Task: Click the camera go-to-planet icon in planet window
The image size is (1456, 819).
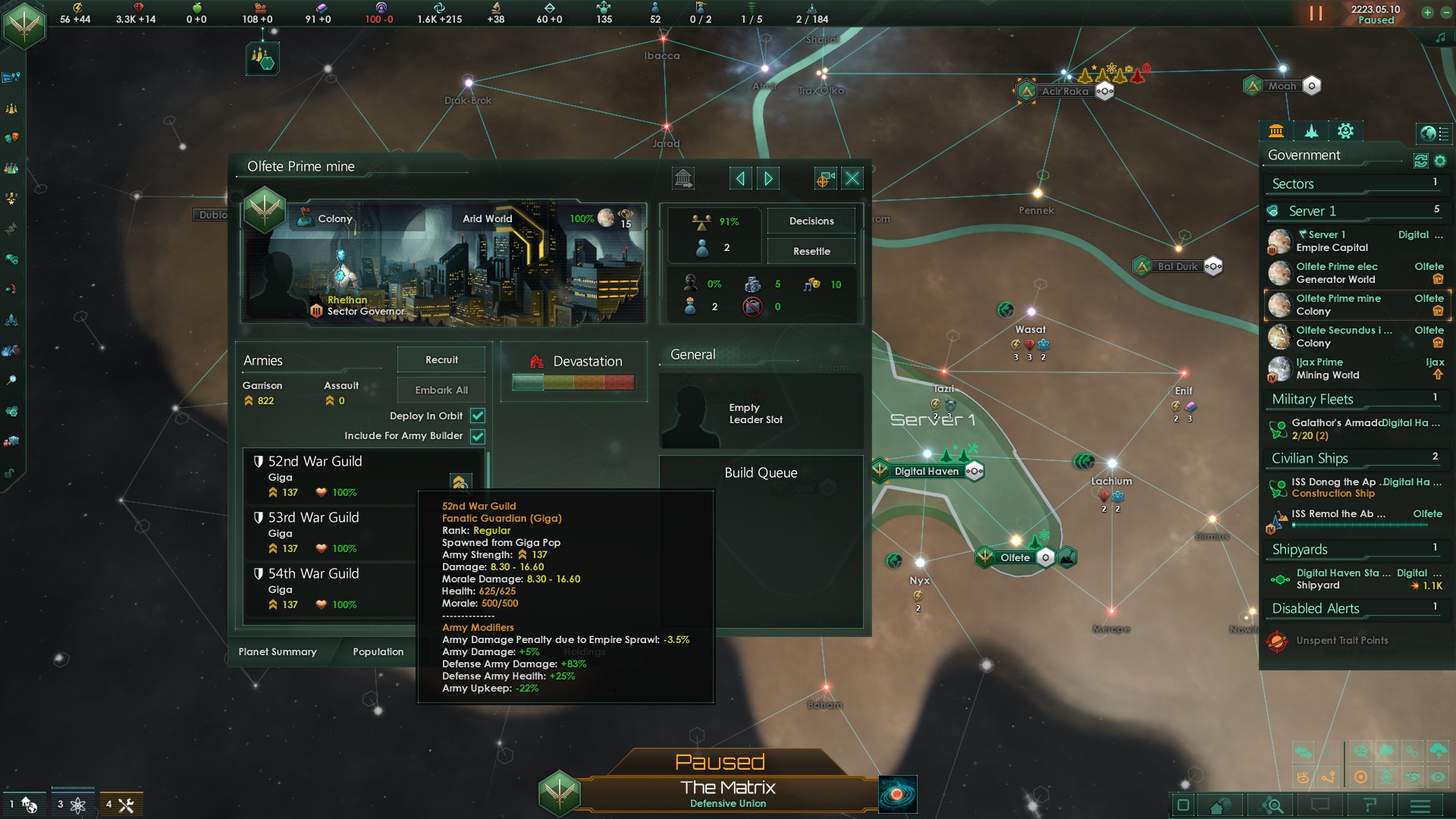Action: coord(824,178)
